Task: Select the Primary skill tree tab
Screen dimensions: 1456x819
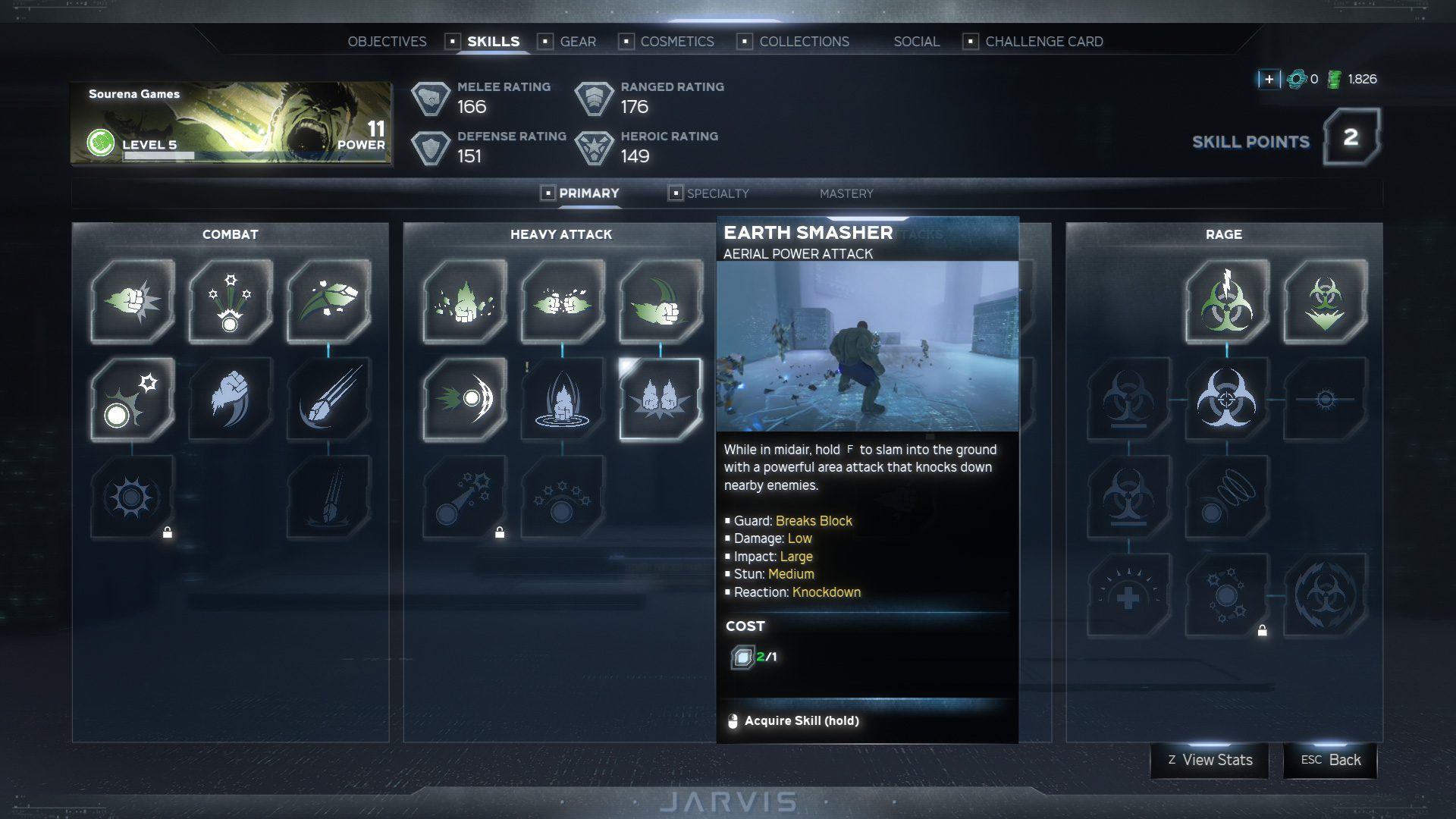Action: coord(588,193)
